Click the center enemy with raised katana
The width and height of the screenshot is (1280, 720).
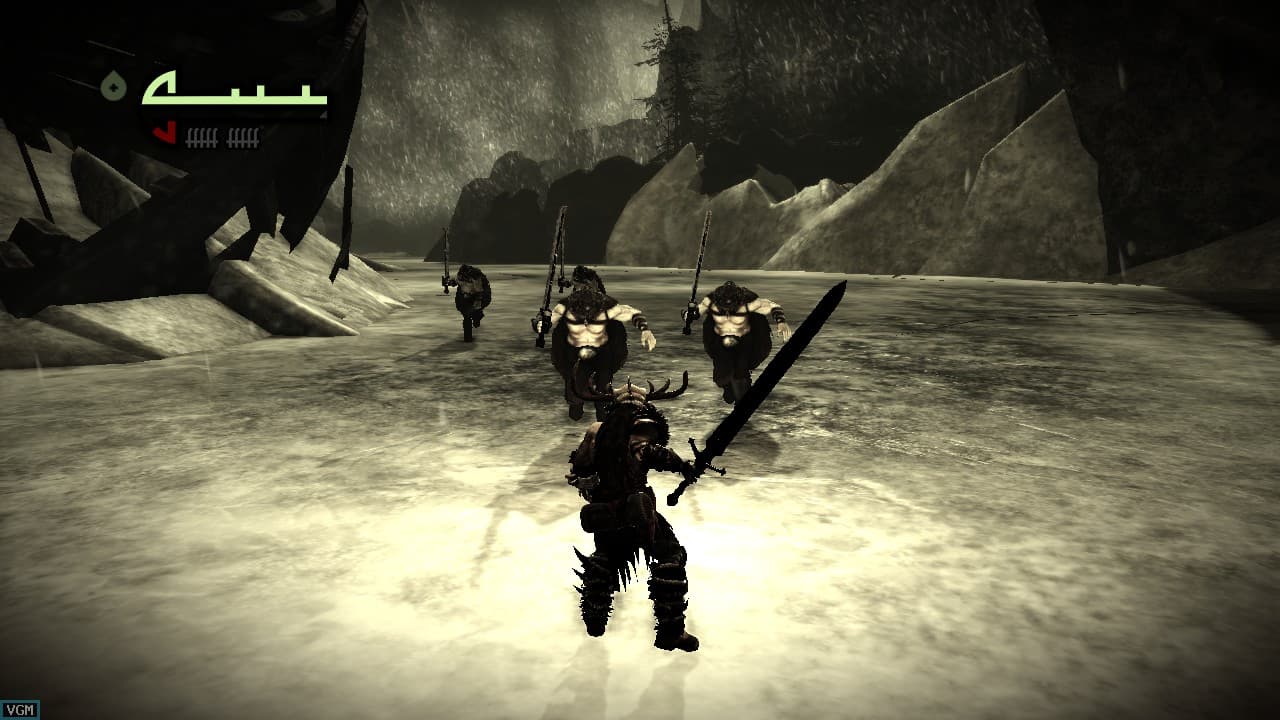pos(590,330)
